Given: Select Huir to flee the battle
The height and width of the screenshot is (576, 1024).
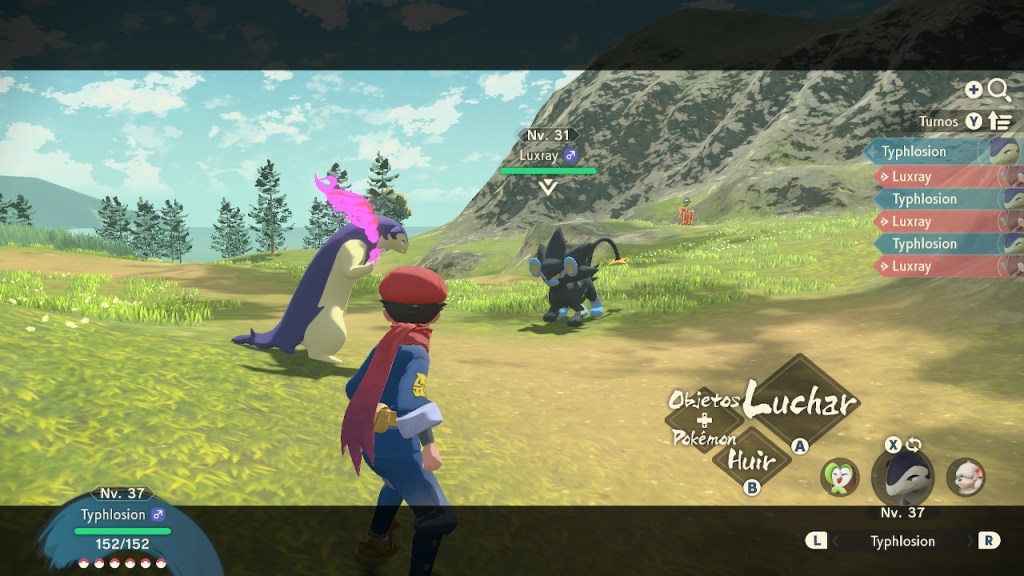Looking at the screenshot, I should (753, 462).
